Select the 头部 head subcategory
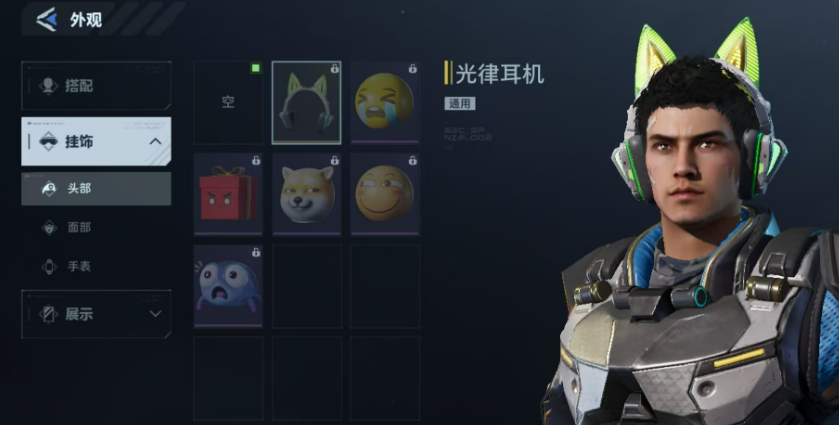The image size is (839, 425). tap(96, 188)
